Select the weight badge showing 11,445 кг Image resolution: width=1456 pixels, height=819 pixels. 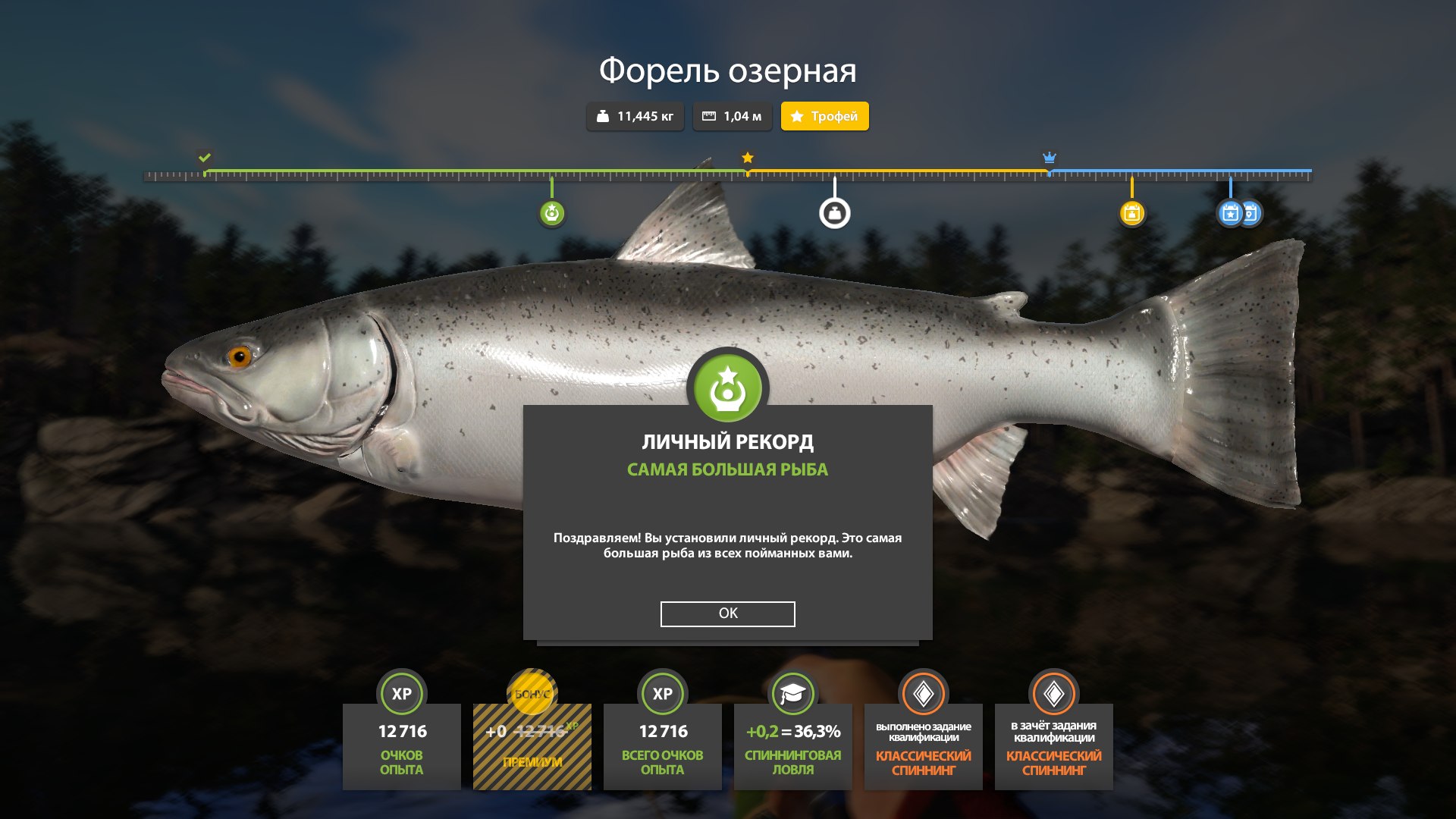coord(635,116)
